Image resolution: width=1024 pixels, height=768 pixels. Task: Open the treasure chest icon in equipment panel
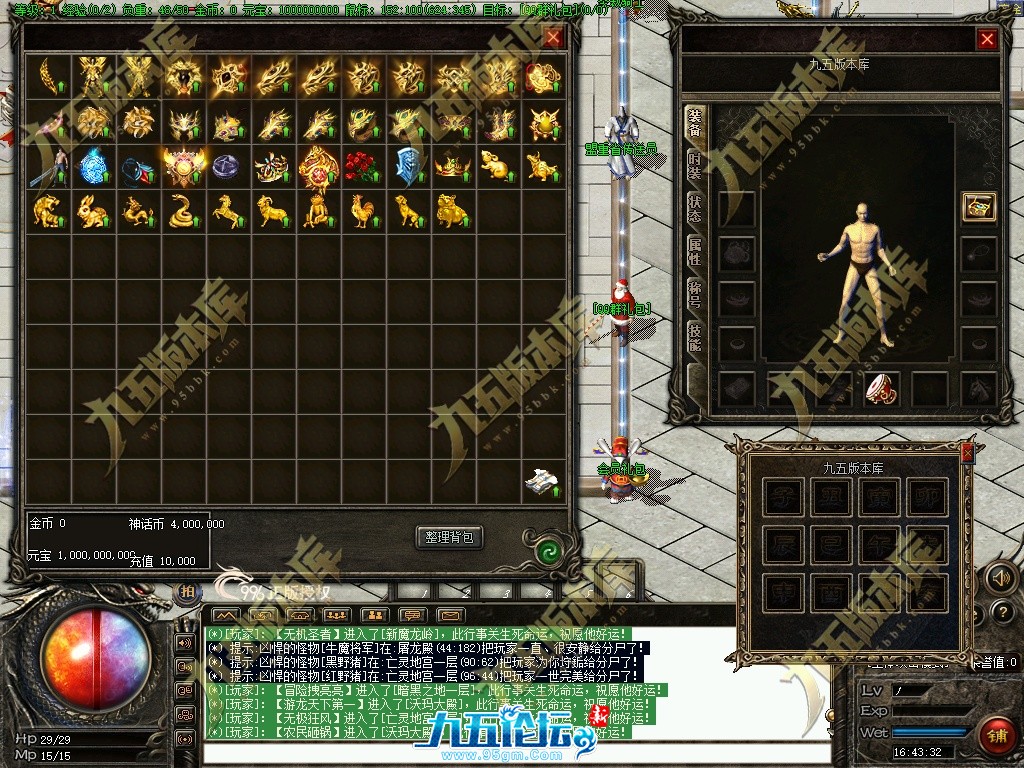[978, 206]
